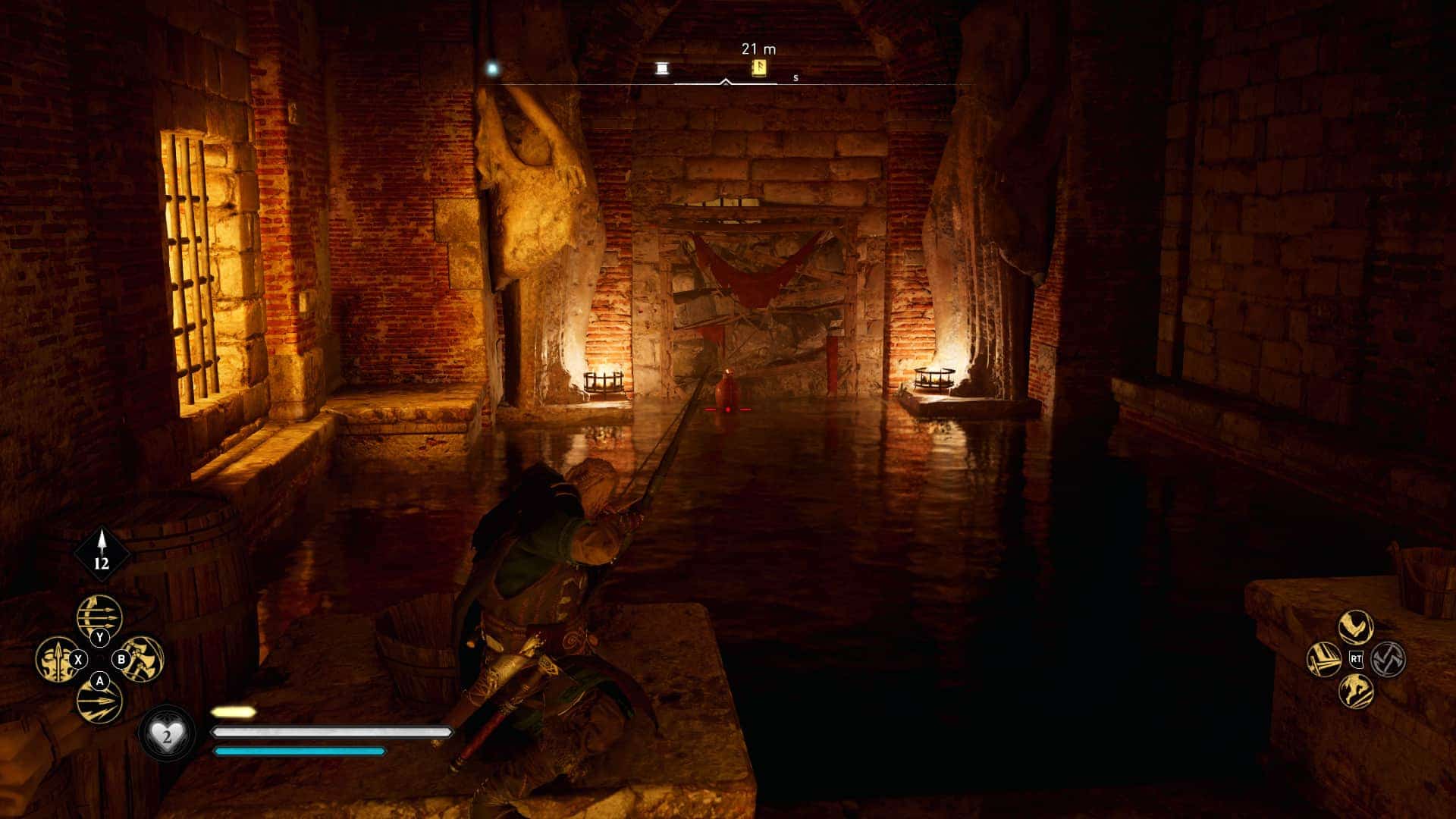Click the melee ability icon labeled RT

[x=1357, y=658]
